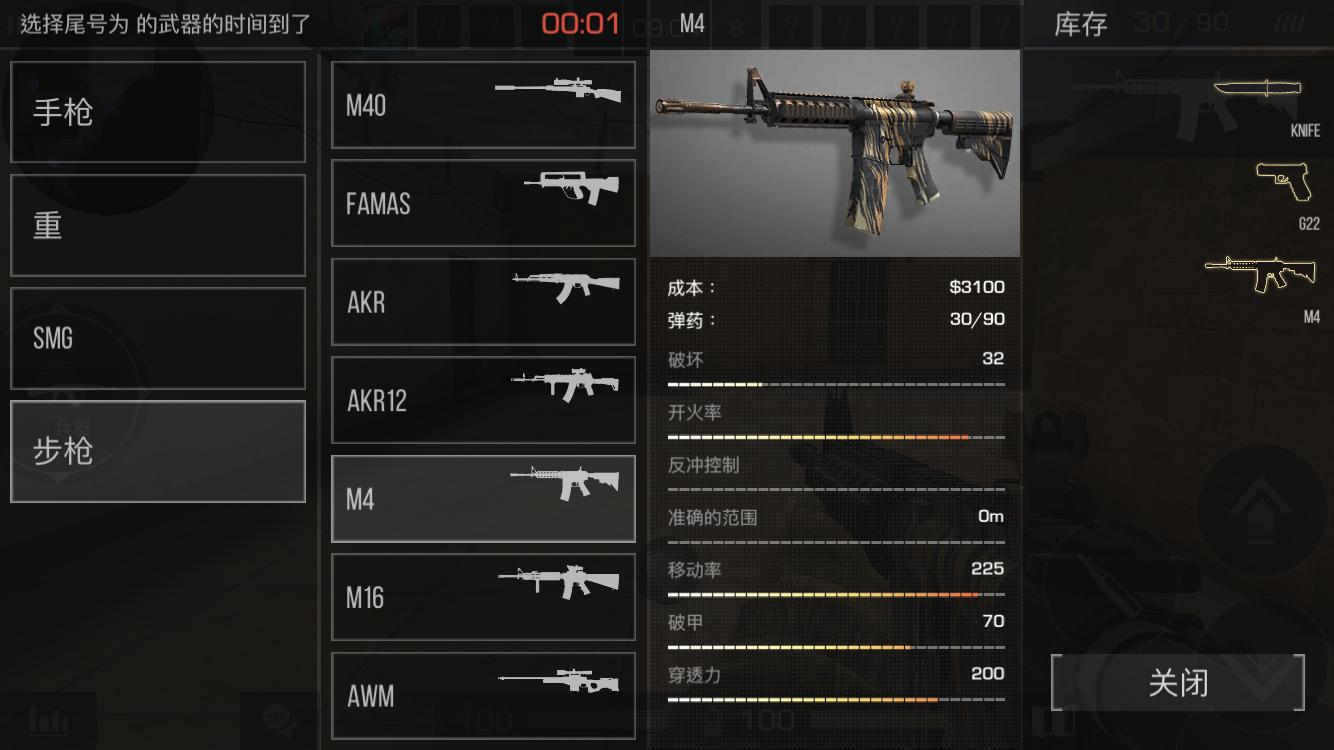This screenshot has width=1334, height=750.
Task: Select AKR12 from the weapon list
Action: tap(483, 400)
